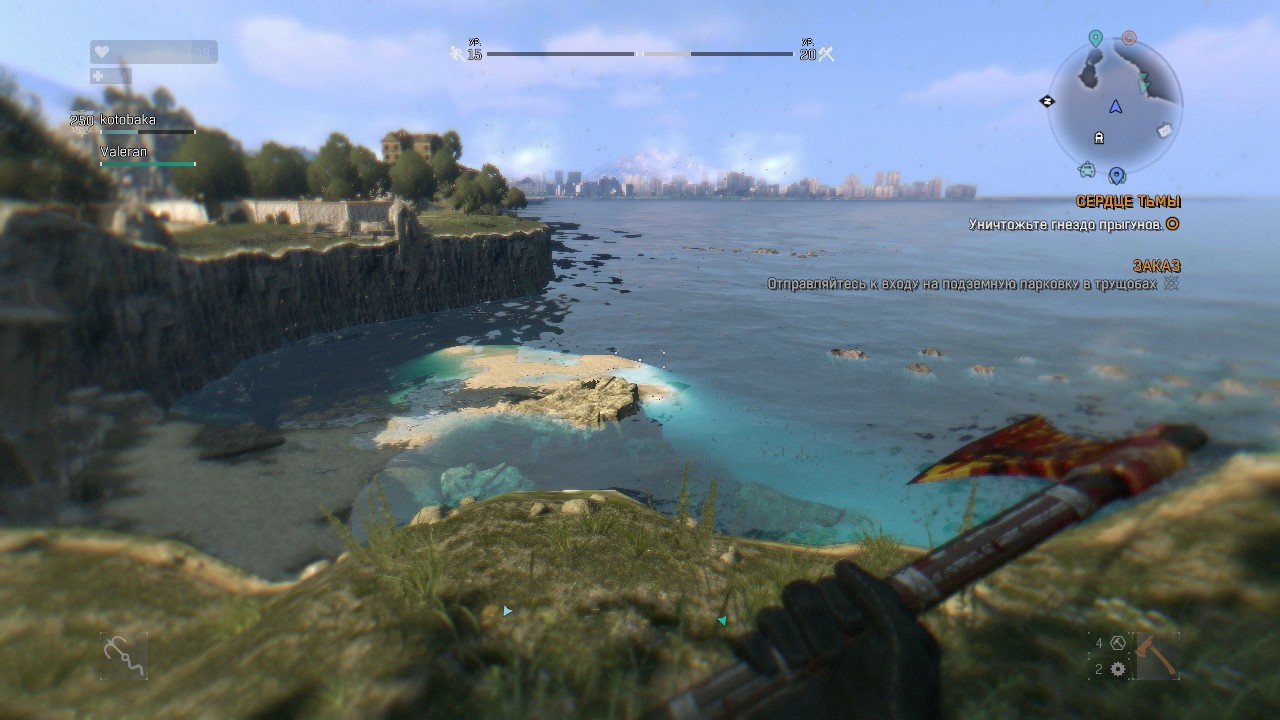
Task: Click the safe house tower icon on minimap
Action: click(1099, 138)
